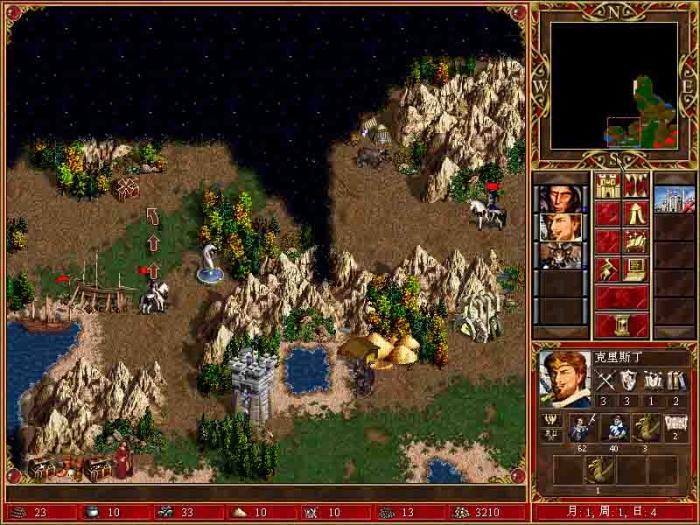Image resolution: width=700 pixels, height=525 pixels.
Task: Select the brown-haired hero portrait in hero list
Action: (x=560, y=227)
